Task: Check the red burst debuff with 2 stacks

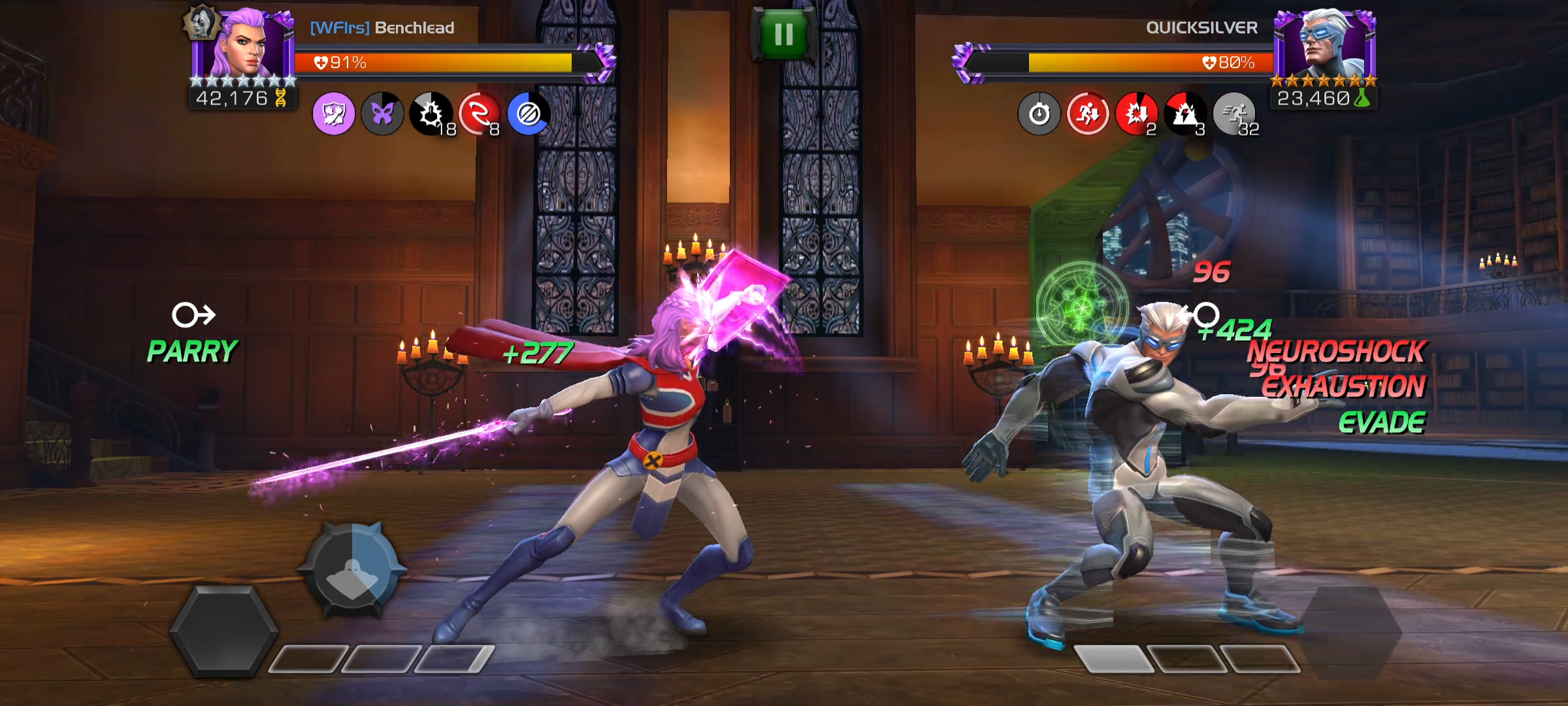Action: 1136,114
